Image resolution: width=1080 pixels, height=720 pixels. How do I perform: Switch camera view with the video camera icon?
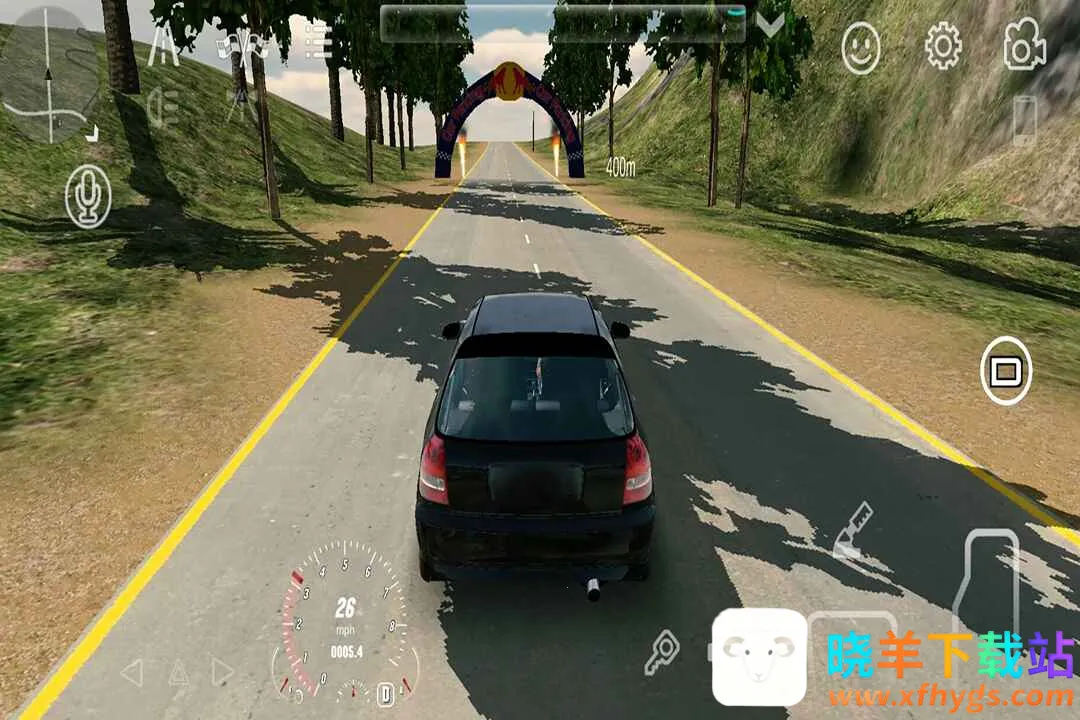pos(1024,46)
